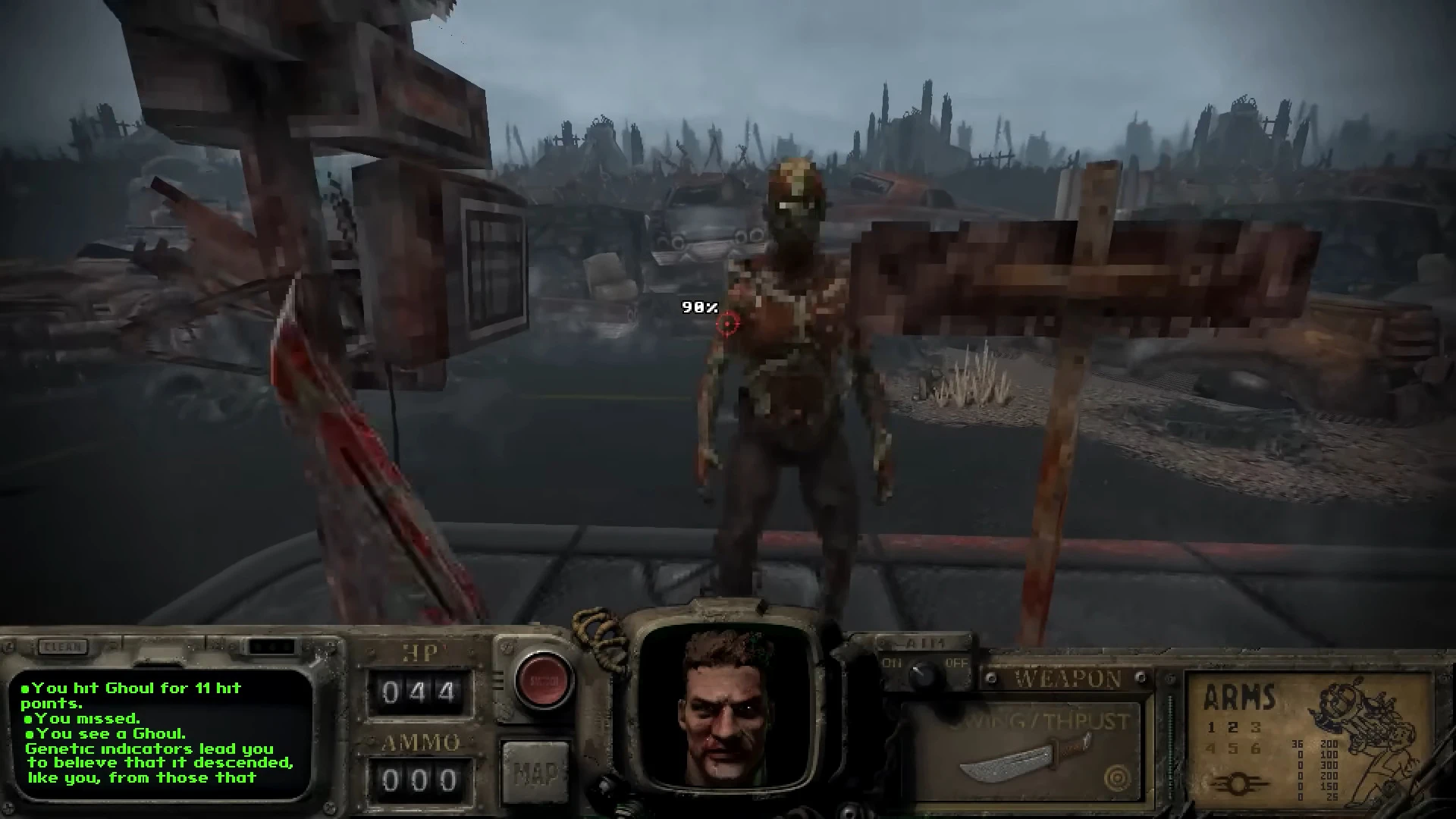
Task: Click the 'You see a Ghoul' message line
Action: [x=105, y=734]
